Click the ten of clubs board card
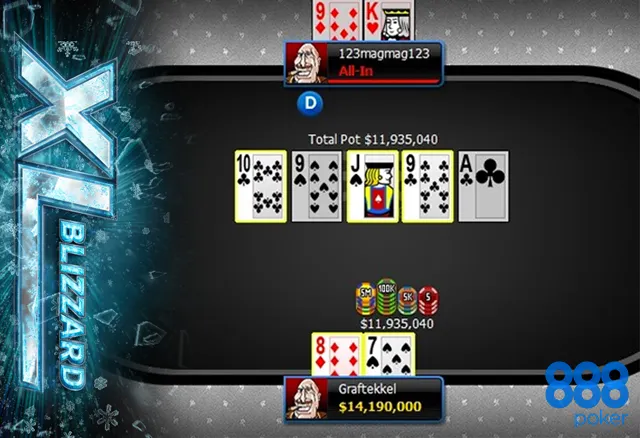The image size is (640, 438). (258, 185)
